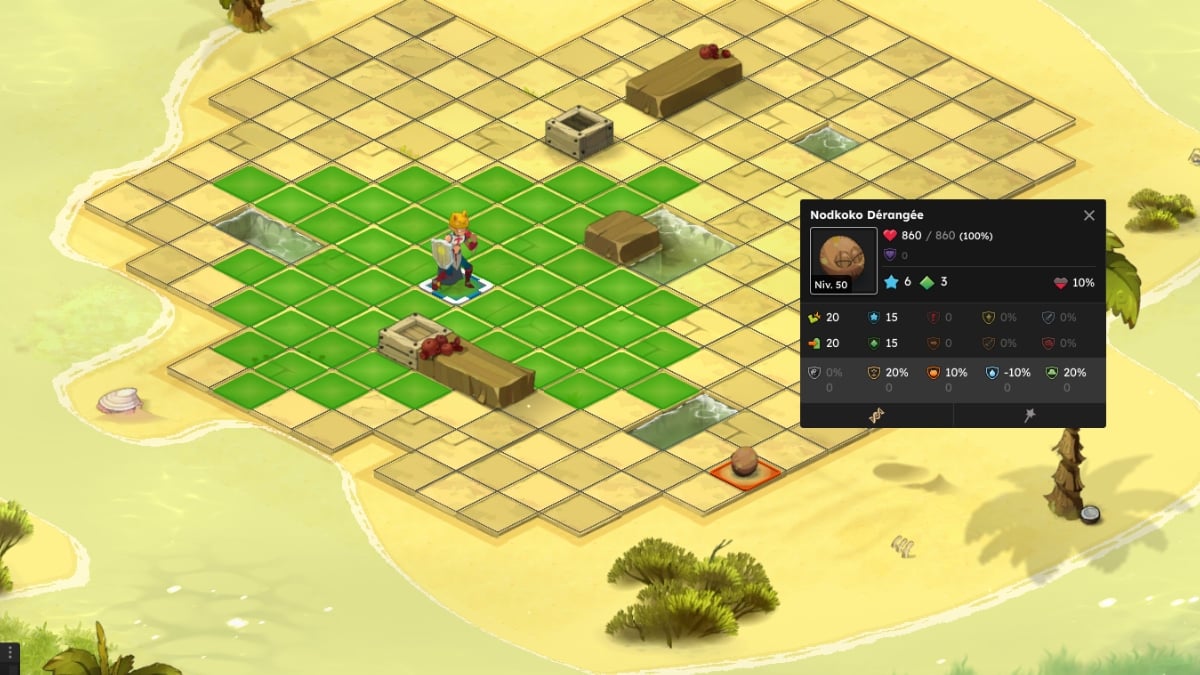Switch to the DNA helix effects tab

pyautogui.click(x=877, y=416)
